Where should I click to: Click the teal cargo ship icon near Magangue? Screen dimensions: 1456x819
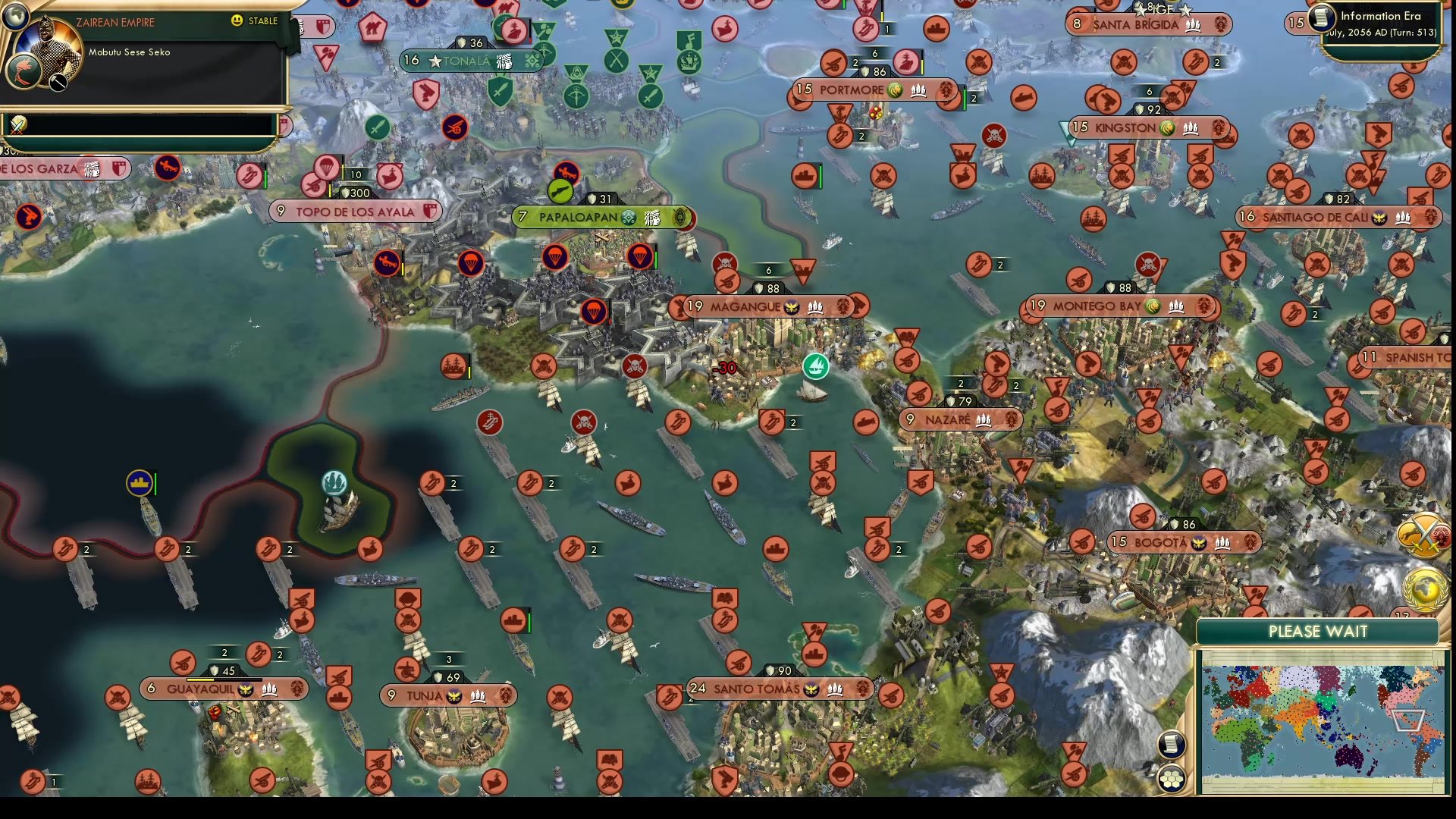(815, 365)
